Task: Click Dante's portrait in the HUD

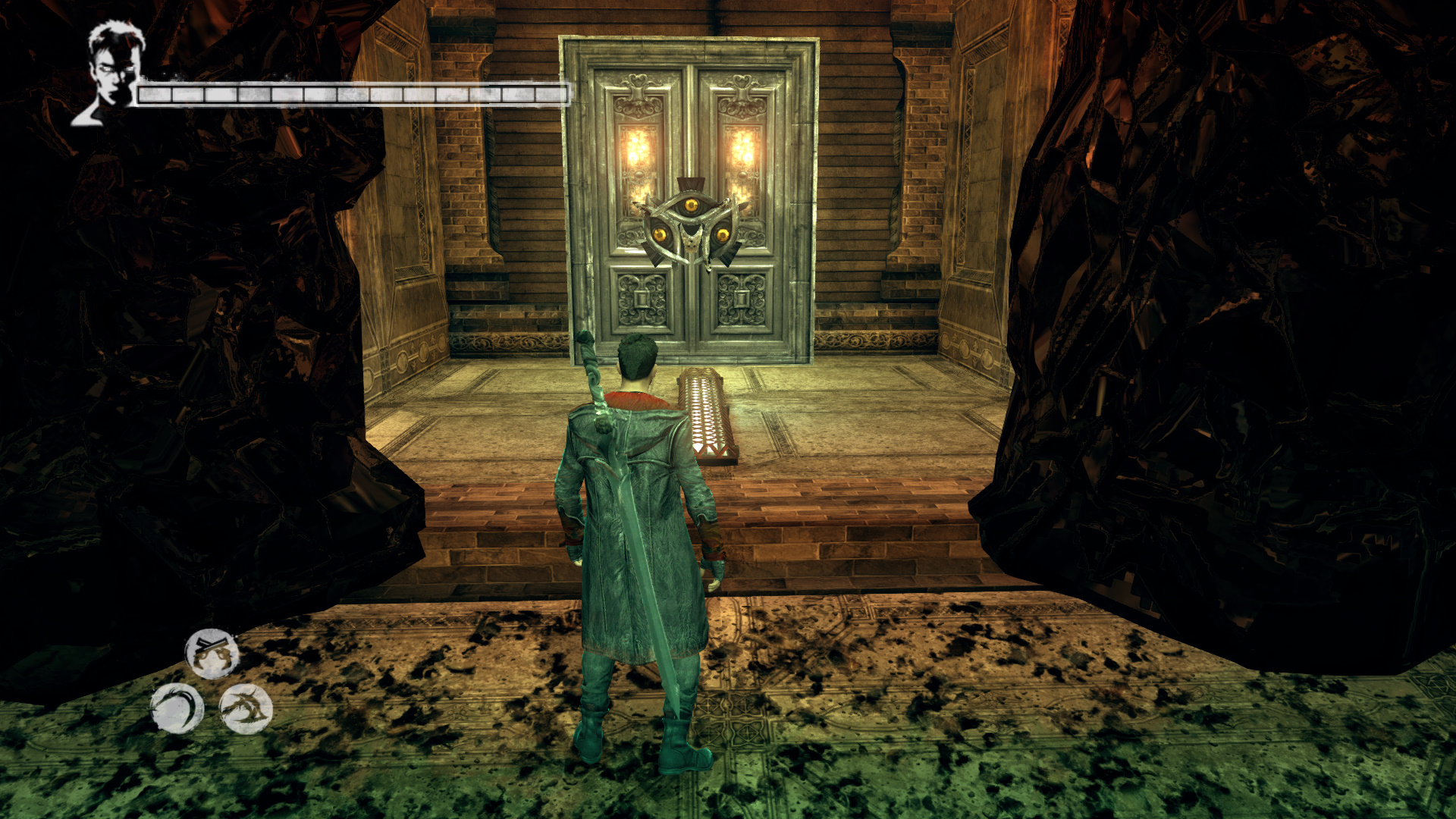Action: 112,72
